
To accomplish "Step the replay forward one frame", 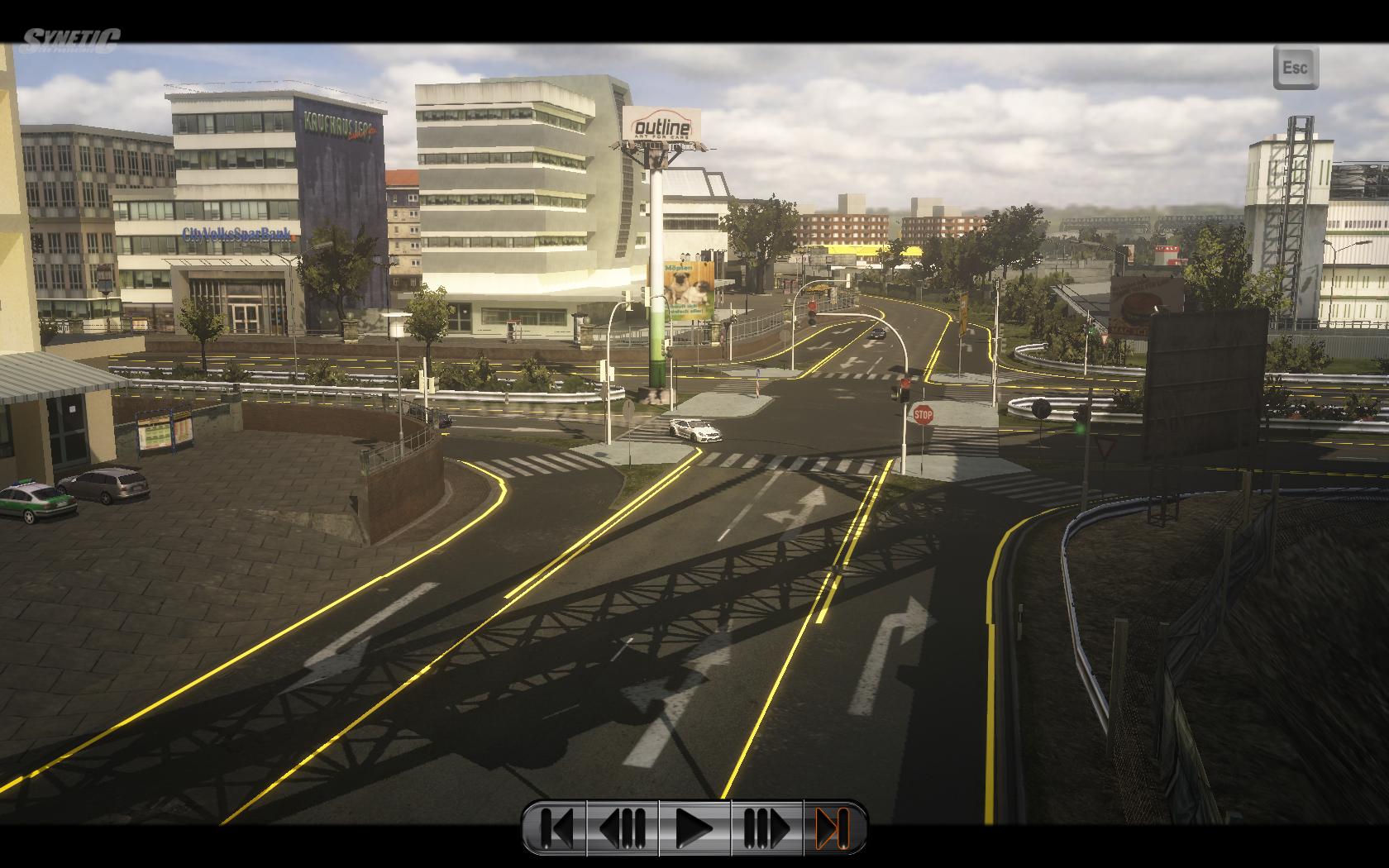I will tap(766, 827).
